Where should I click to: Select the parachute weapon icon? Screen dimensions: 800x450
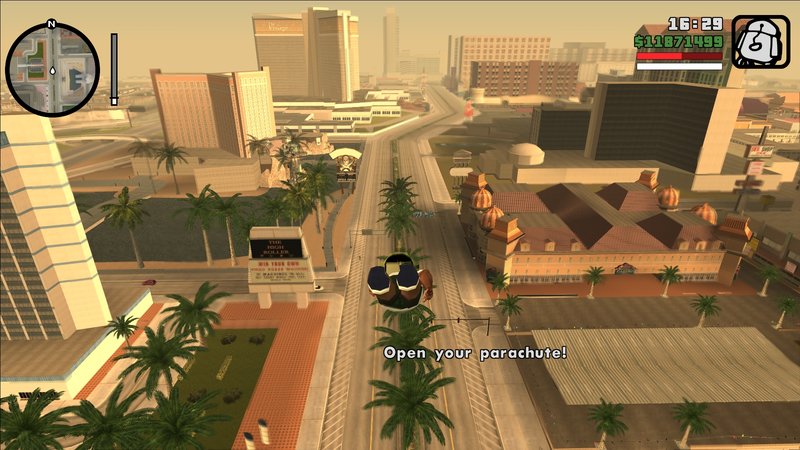[760, 42]
